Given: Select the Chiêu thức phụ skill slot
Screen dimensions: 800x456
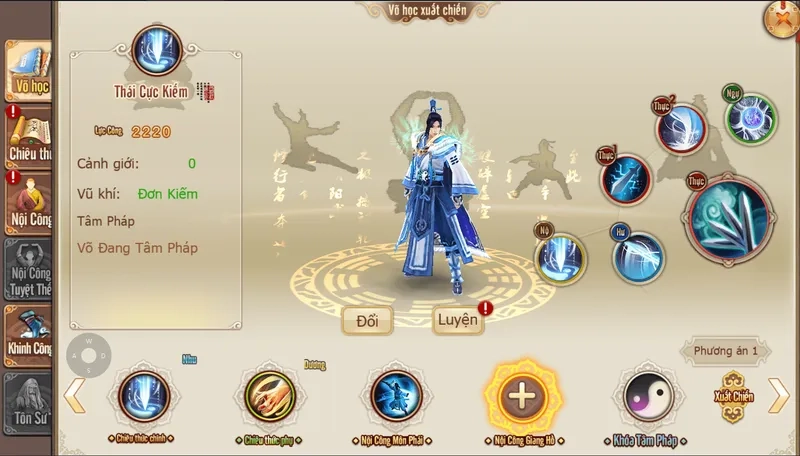Looking at the screenshot, I should tap(270, 396).
